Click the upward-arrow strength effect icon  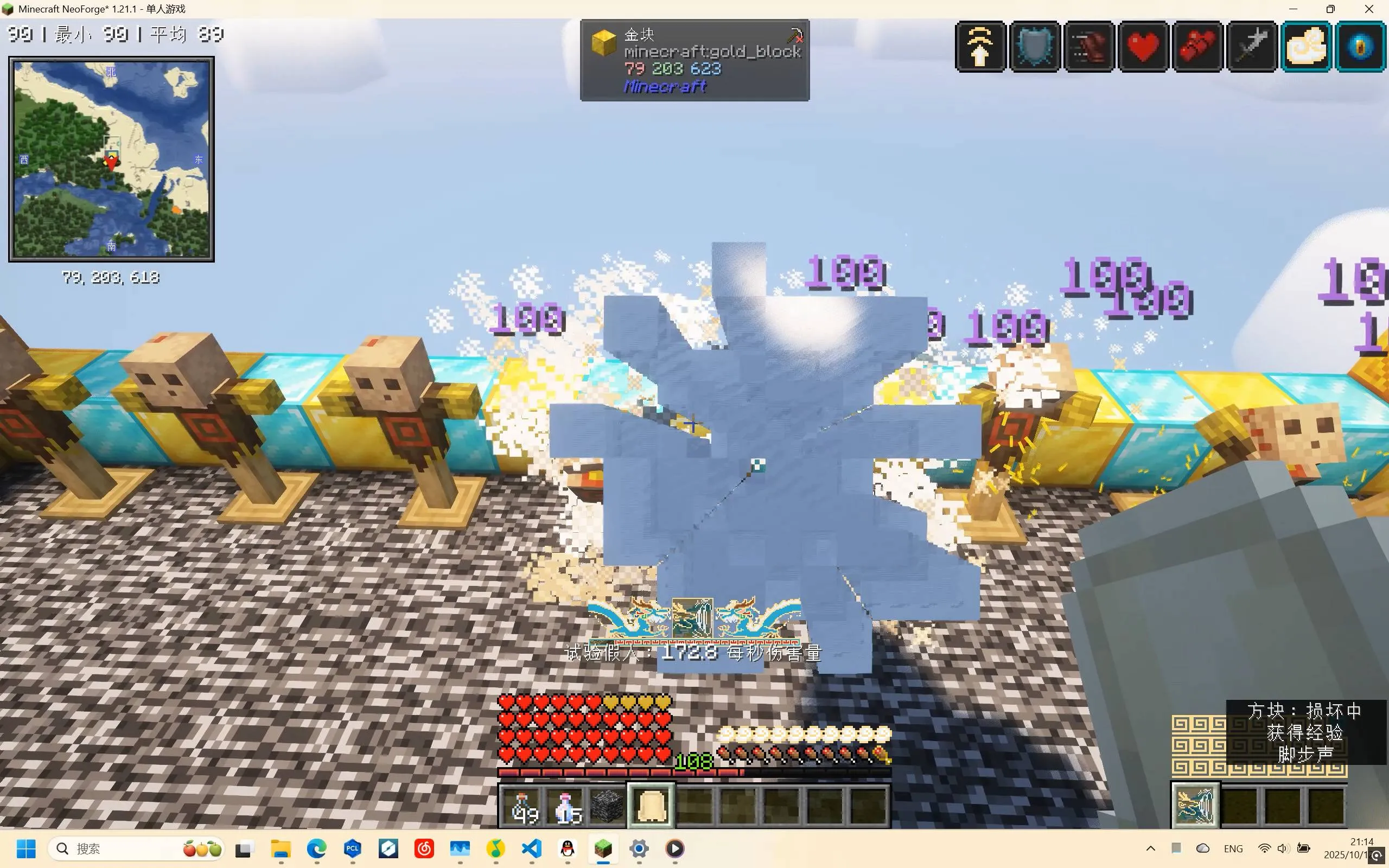[x=980, y=47]
